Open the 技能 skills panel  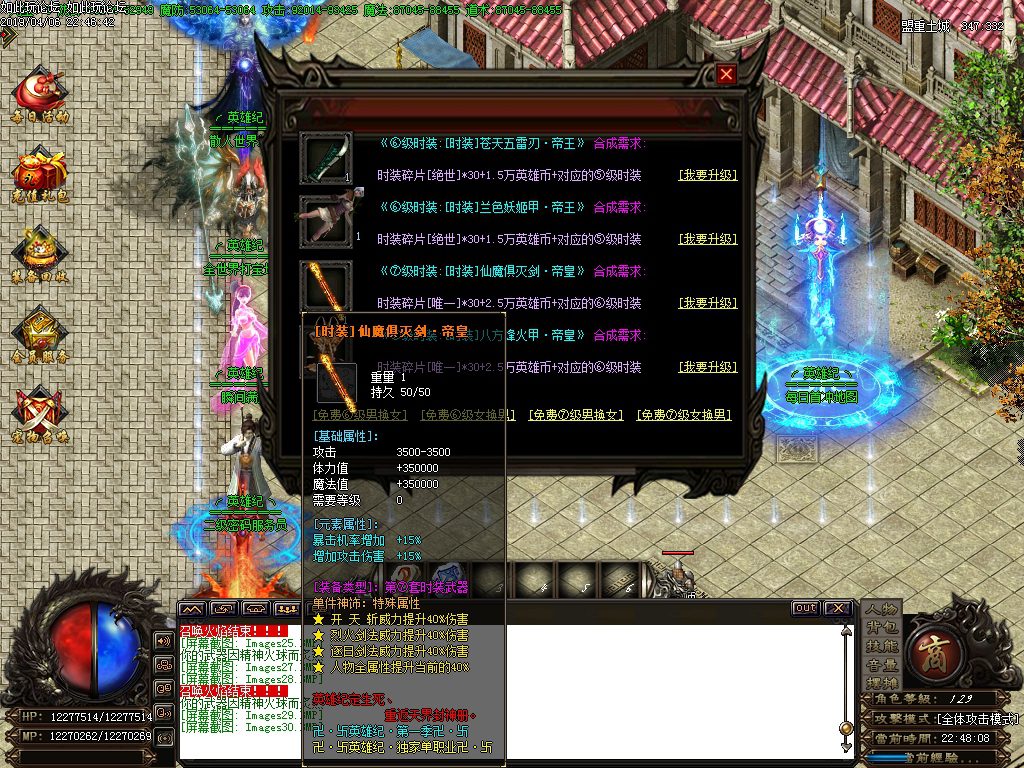(x=881, y=647)
